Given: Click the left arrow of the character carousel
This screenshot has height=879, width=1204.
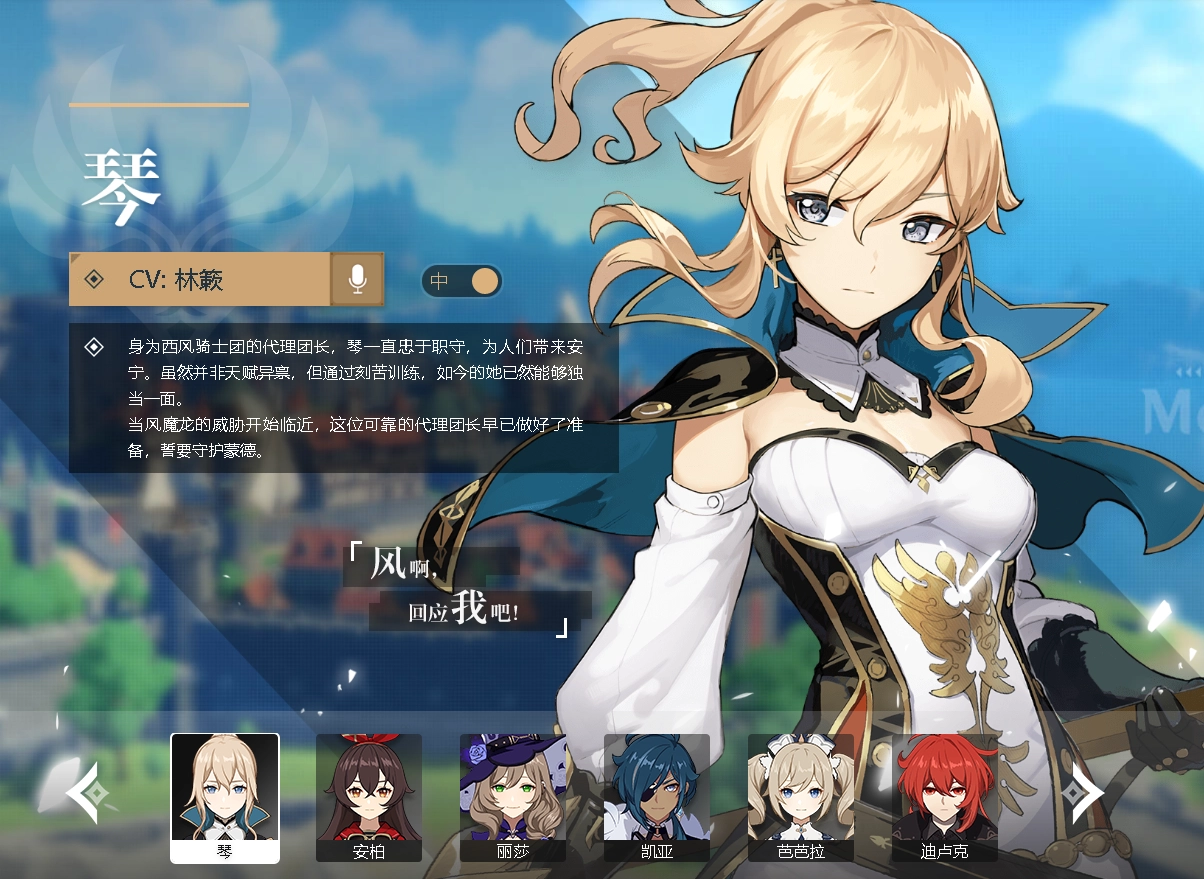Looking at the screenshot, I should coord(82,793).
